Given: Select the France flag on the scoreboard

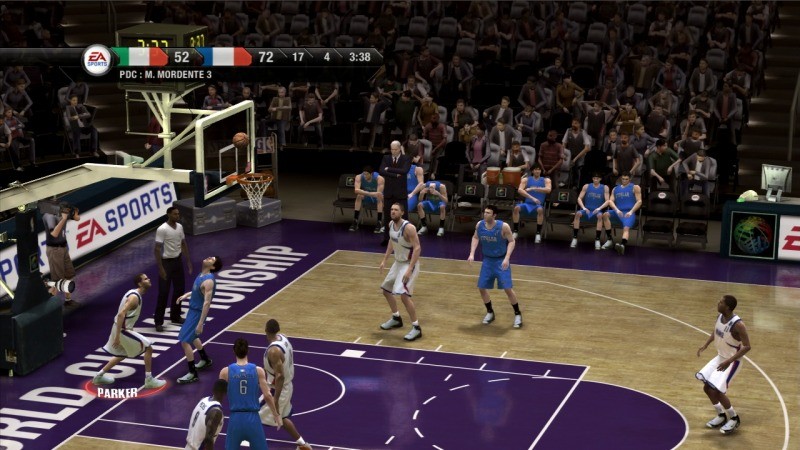Looking at the screenshot, I should [228, 57].
